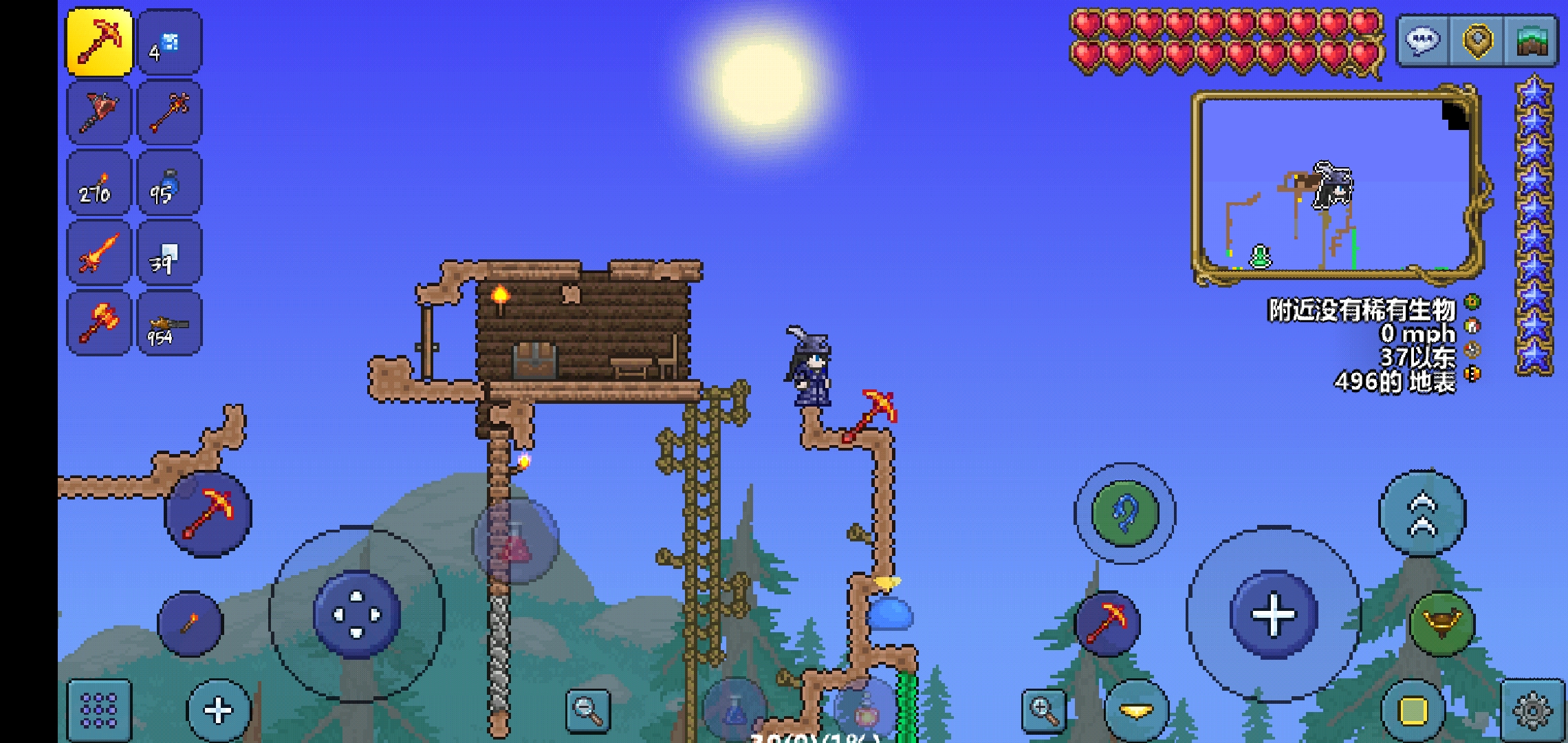
Task: Use the blue grappling hook button
Action: click(x=1125, y=513)
